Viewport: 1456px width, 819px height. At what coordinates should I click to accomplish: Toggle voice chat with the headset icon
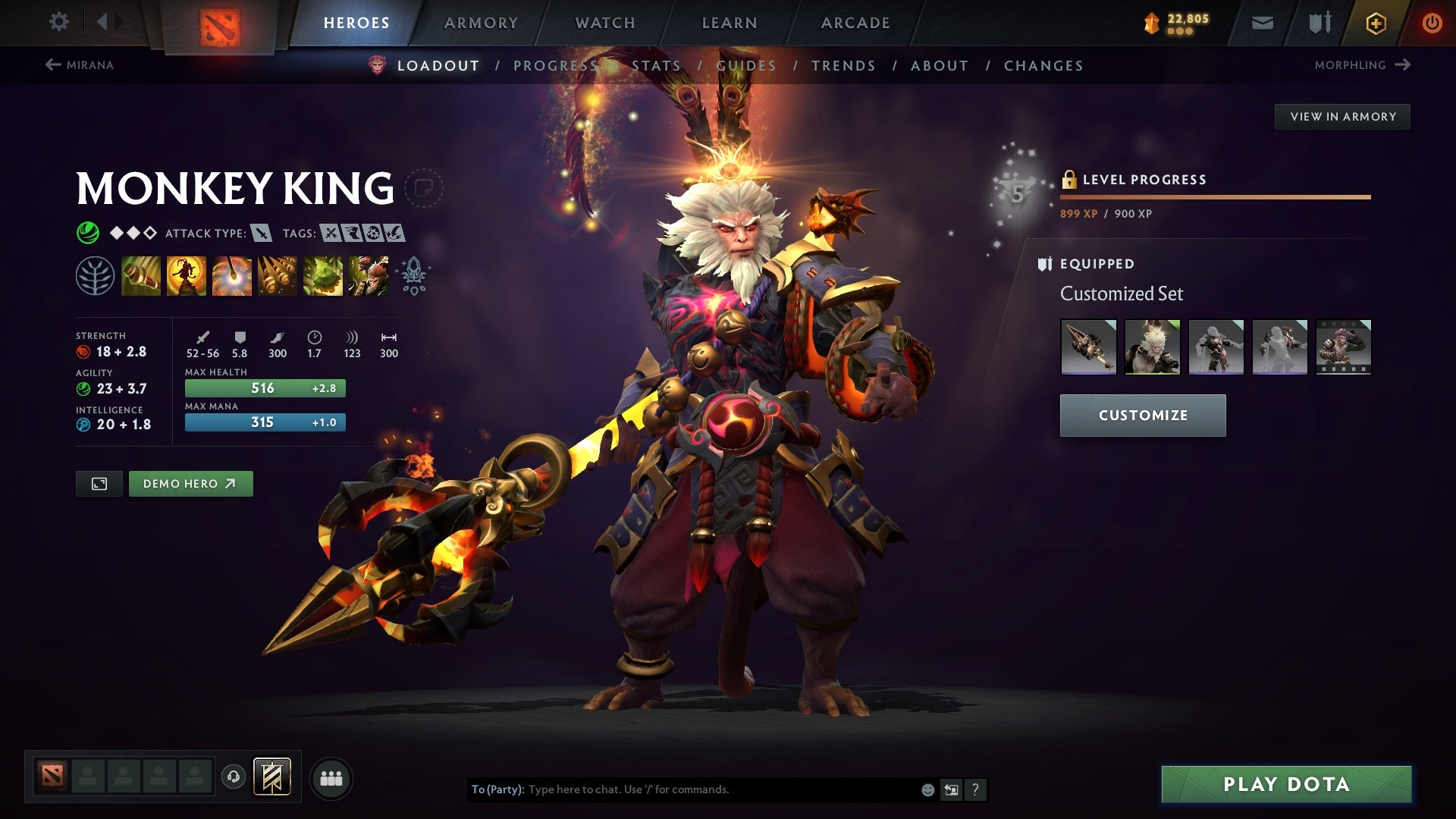click(234, 777)
